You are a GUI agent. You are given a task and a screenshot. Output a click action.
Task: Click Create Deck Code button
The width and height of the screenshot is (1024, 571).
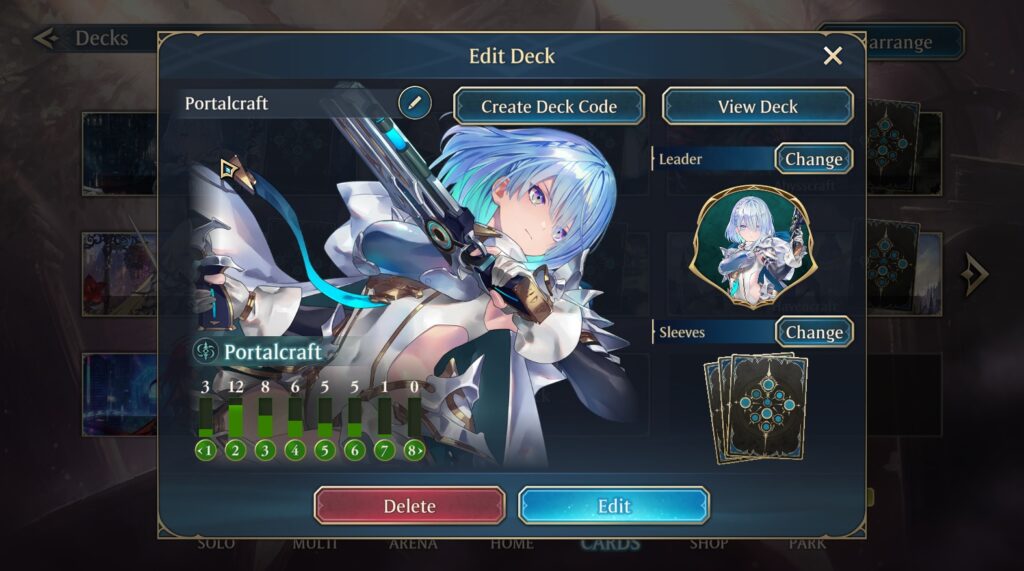[x=549, y=106]
